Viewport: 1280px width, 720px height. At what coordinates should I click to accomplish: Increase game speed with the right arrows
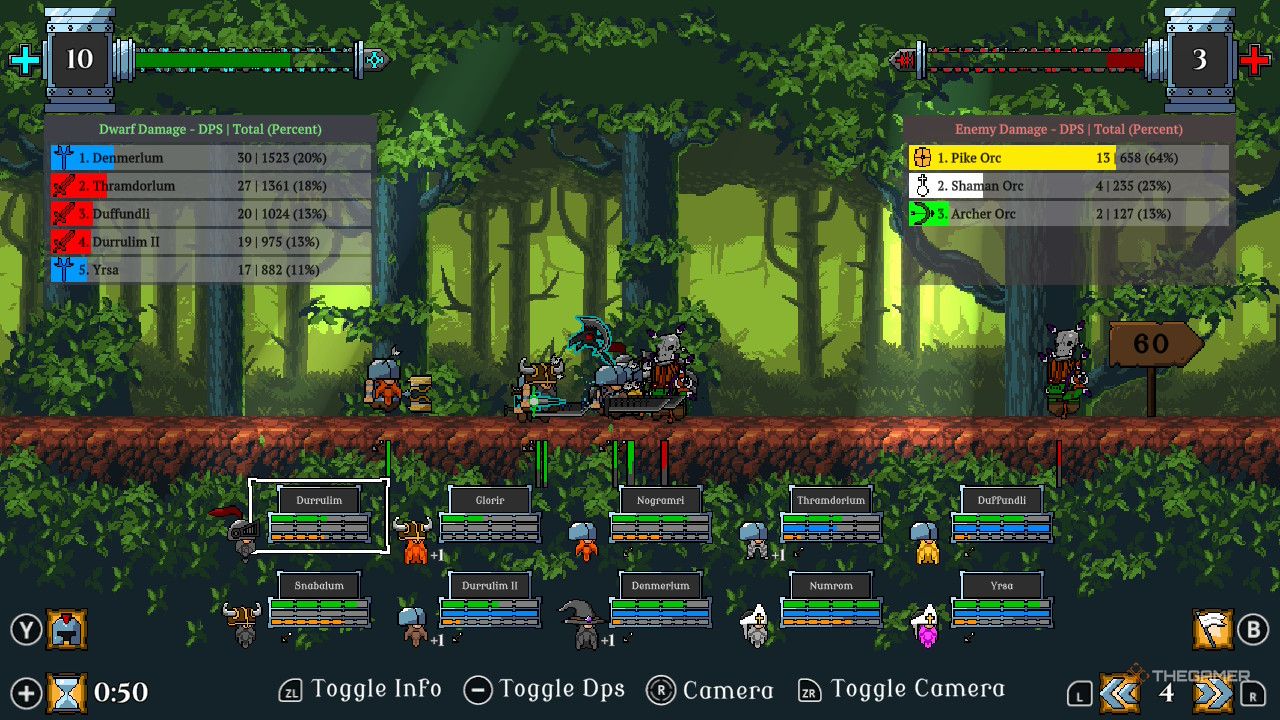(1212, 692)
